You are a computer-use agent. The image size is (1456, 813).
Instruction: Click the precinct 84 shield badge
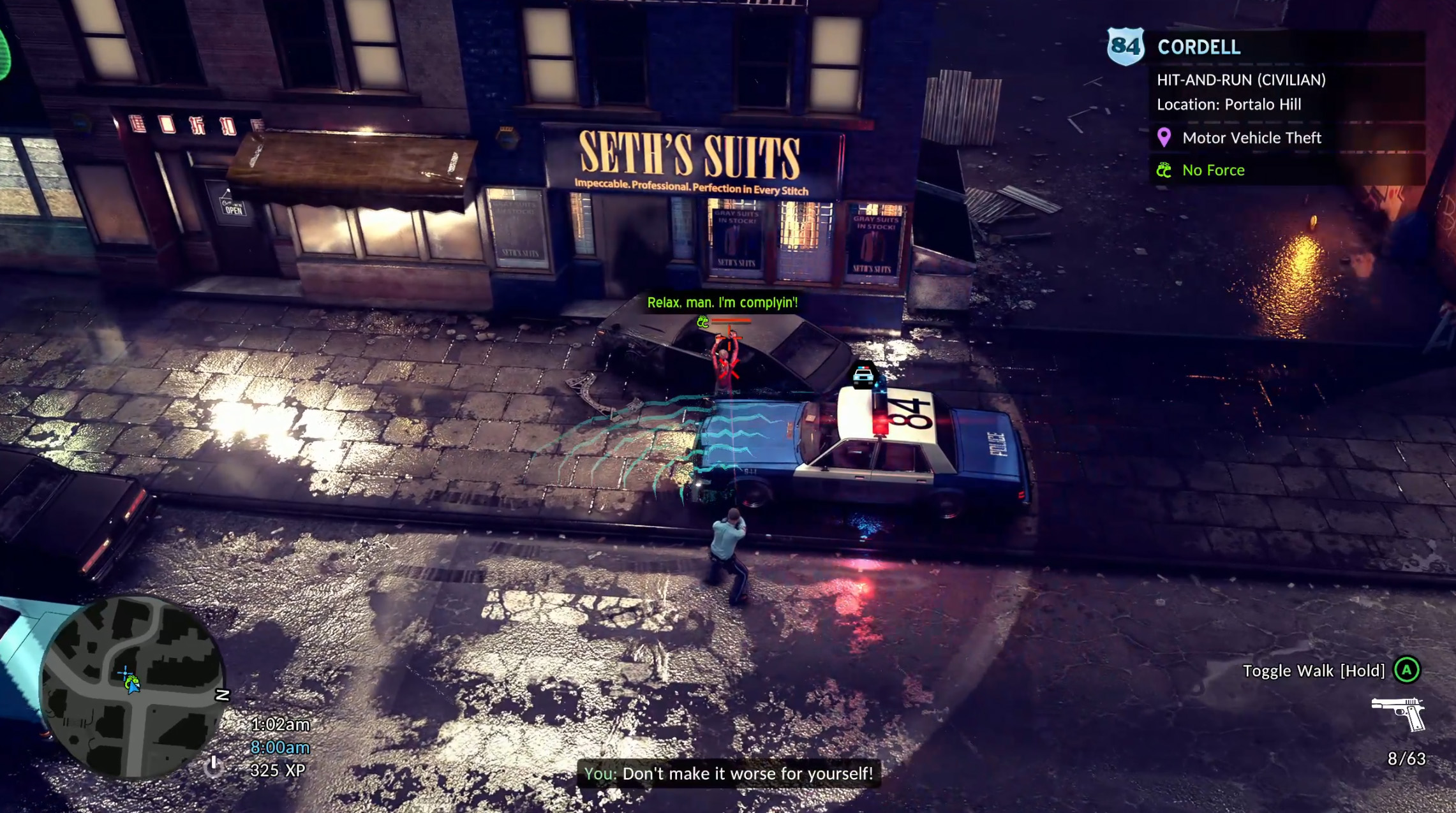tap(1125, 46)
